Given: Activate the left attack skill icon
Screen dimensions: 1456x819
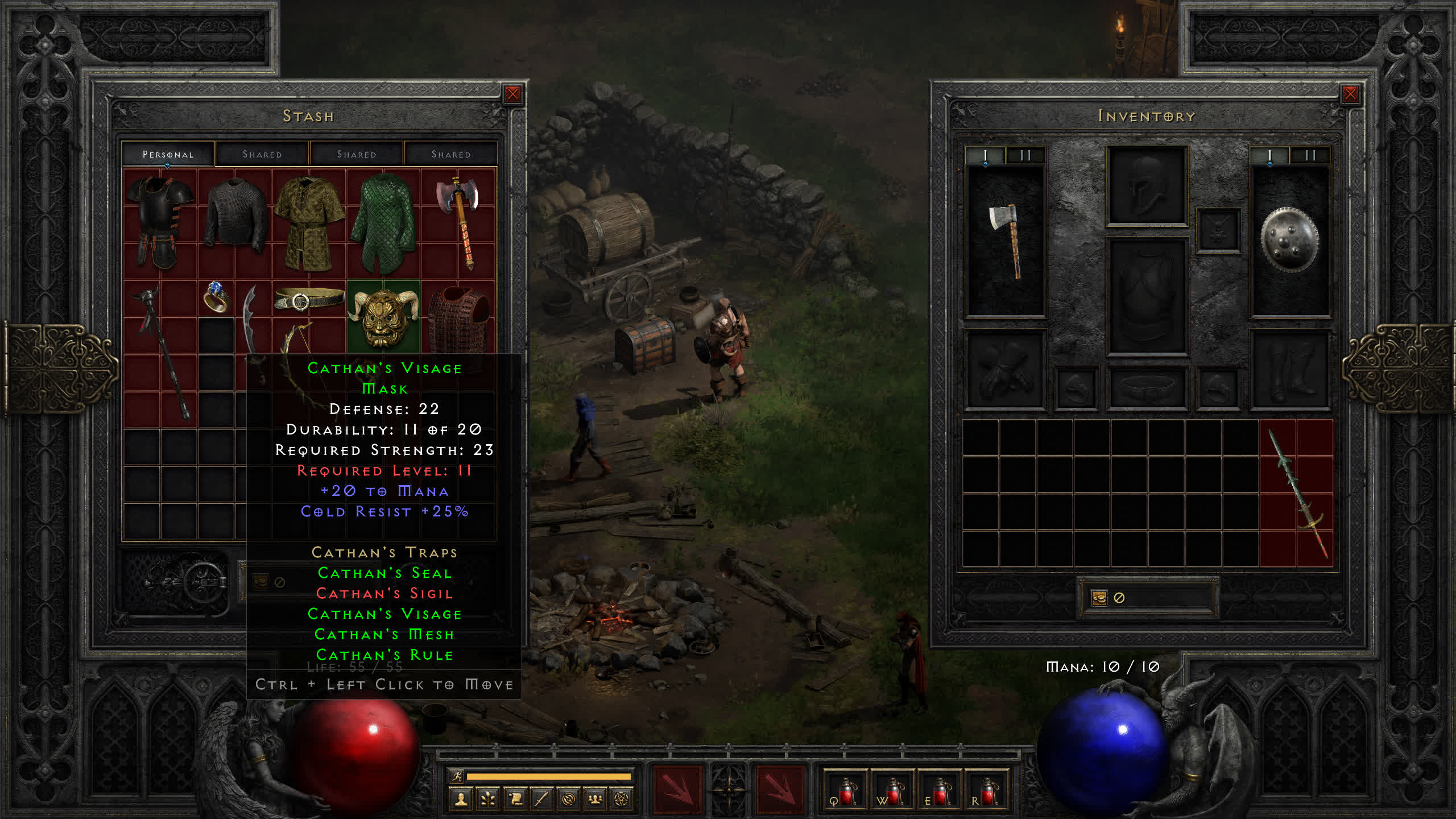Looking at the screenshot, I should pos(677,789).
